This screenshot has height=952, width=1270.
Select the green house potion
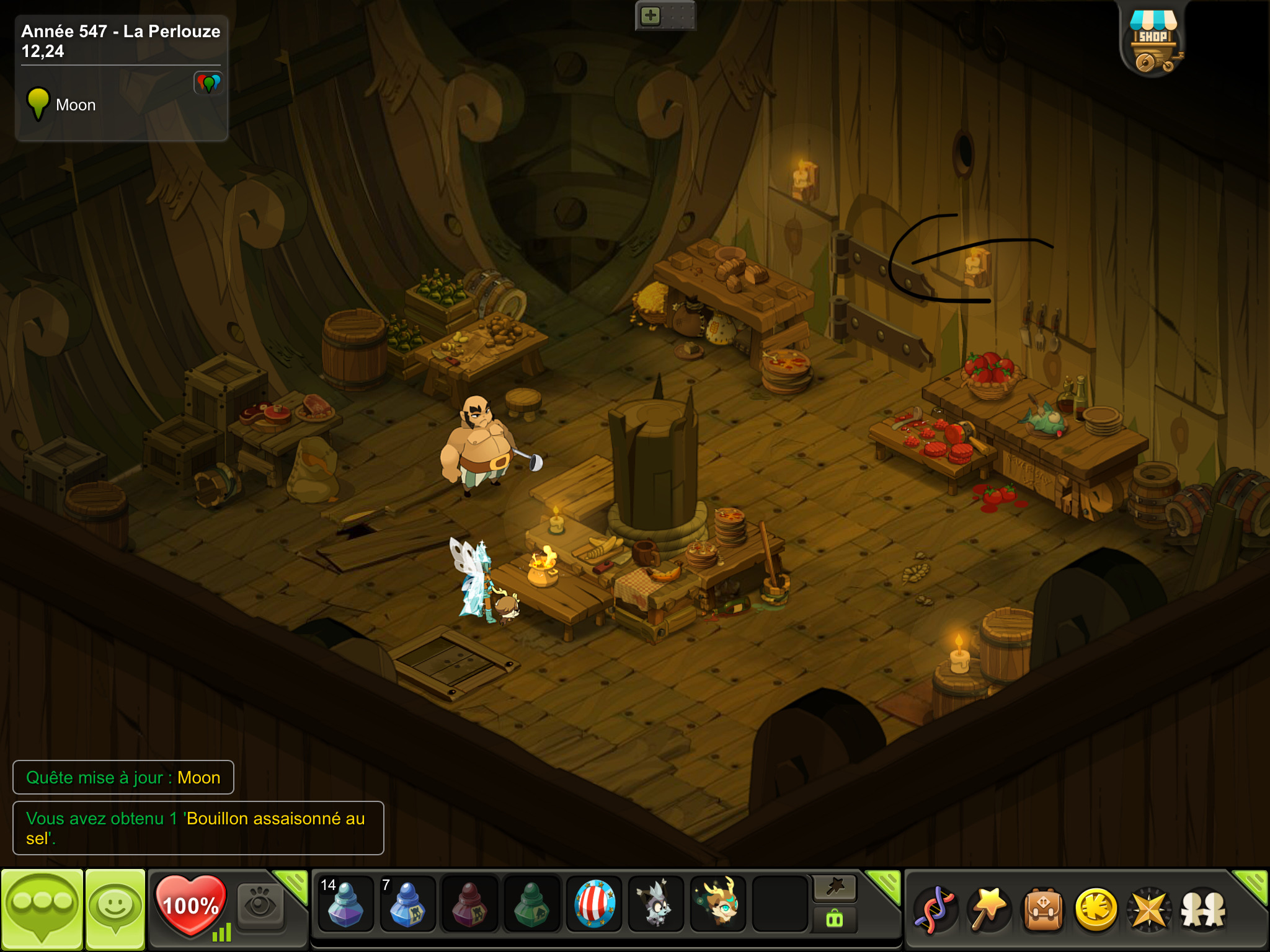click(531, 905)
